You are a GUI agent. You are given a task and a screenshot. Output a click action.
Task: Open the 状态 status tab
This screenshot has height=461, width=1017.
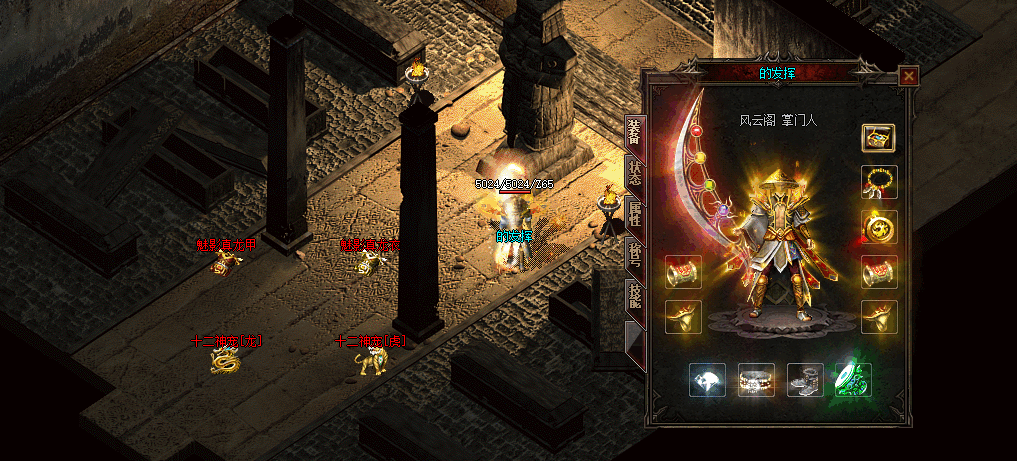click(634, 175)
